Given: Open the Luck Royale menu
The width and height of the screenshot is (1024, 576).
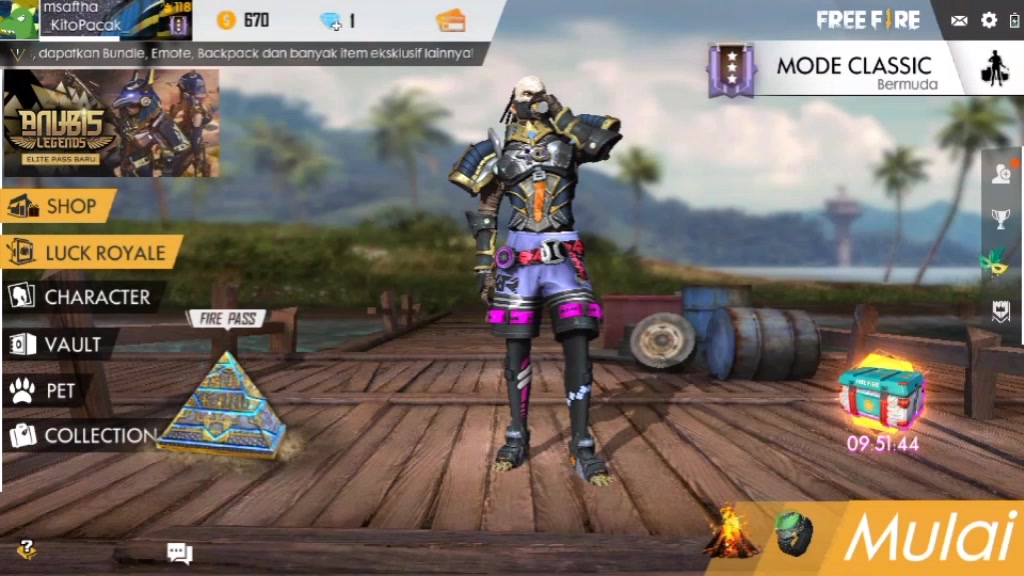Looking at the screenshot, I should click(x=92, y=253).
